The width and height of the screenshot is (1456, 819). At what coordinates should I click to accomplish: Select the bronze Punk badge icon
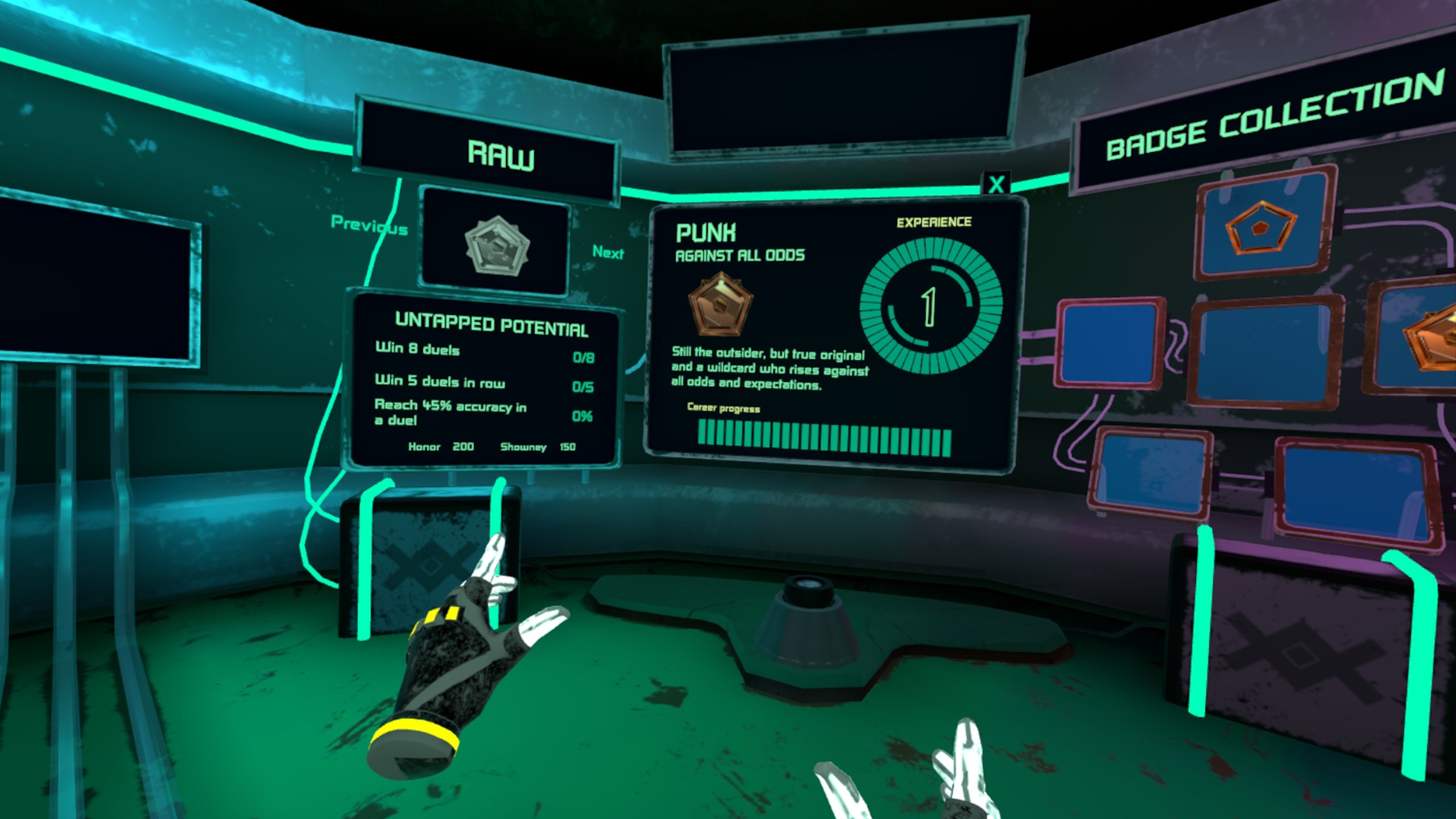coord(721,304)
